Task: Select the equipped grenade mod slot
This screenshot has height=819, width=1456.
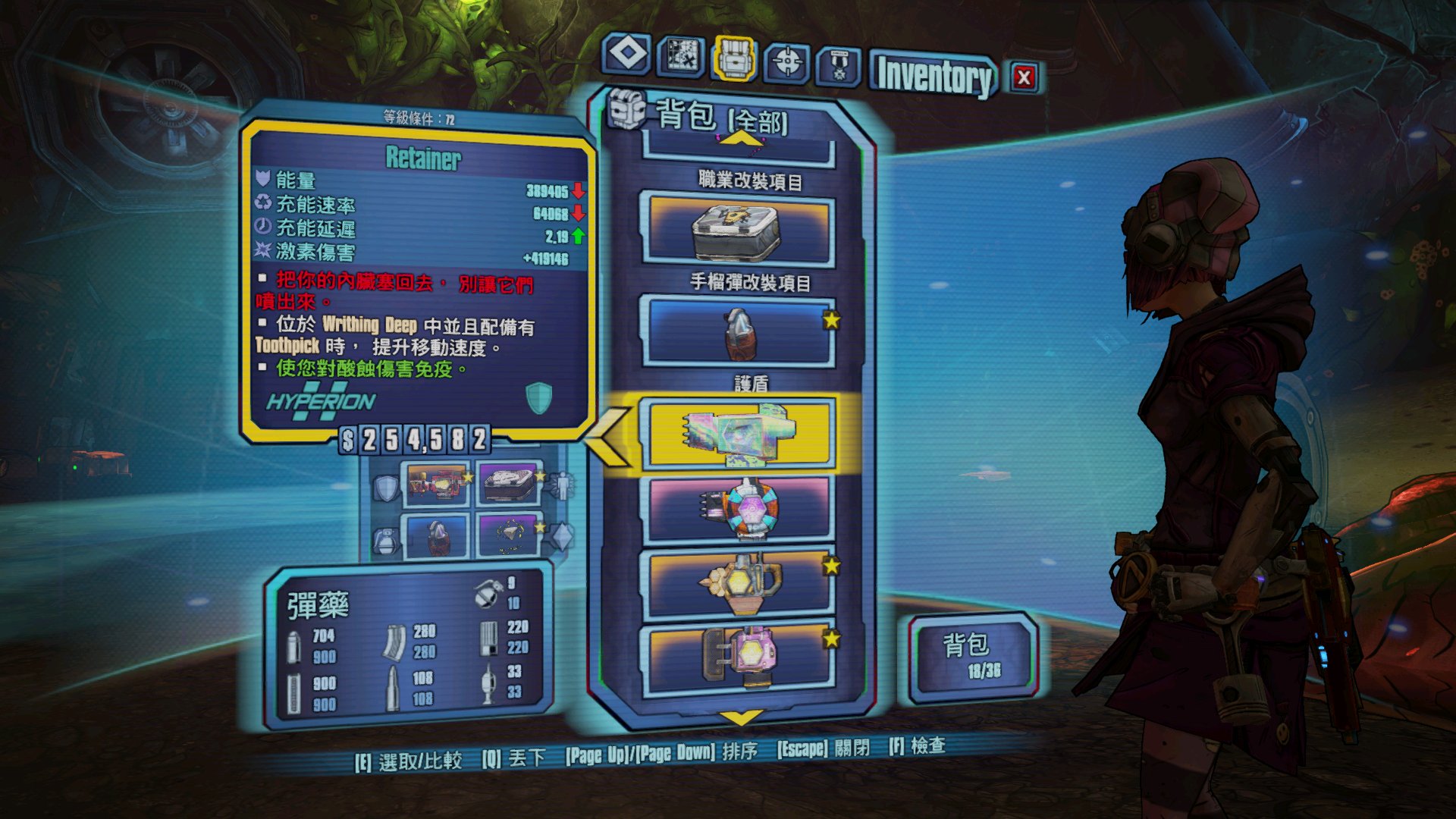Action: tap(437, 535)
